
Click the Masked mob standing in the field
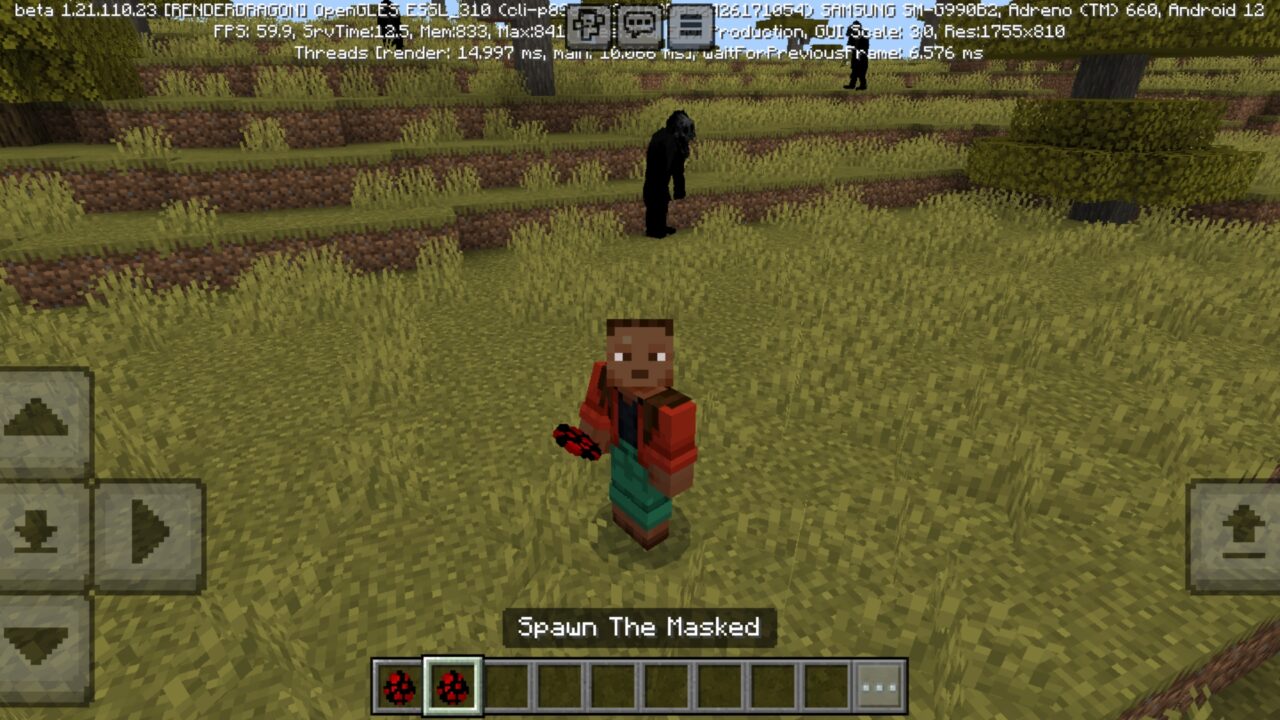click(668, 175)
